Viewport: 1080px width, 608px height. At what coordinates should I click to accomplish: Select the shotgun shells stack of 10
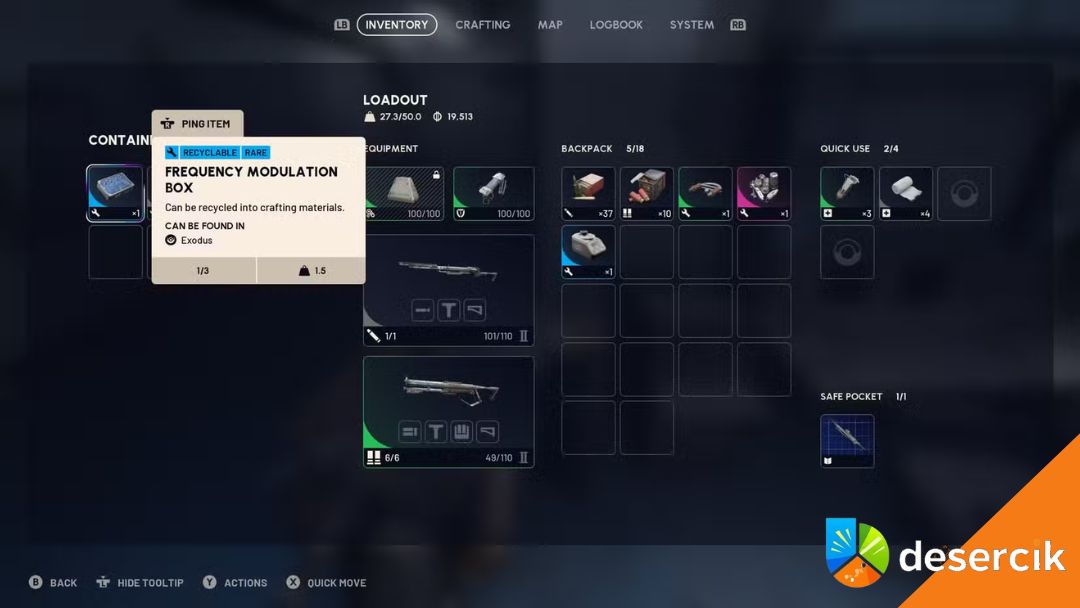tap(647, 193)
